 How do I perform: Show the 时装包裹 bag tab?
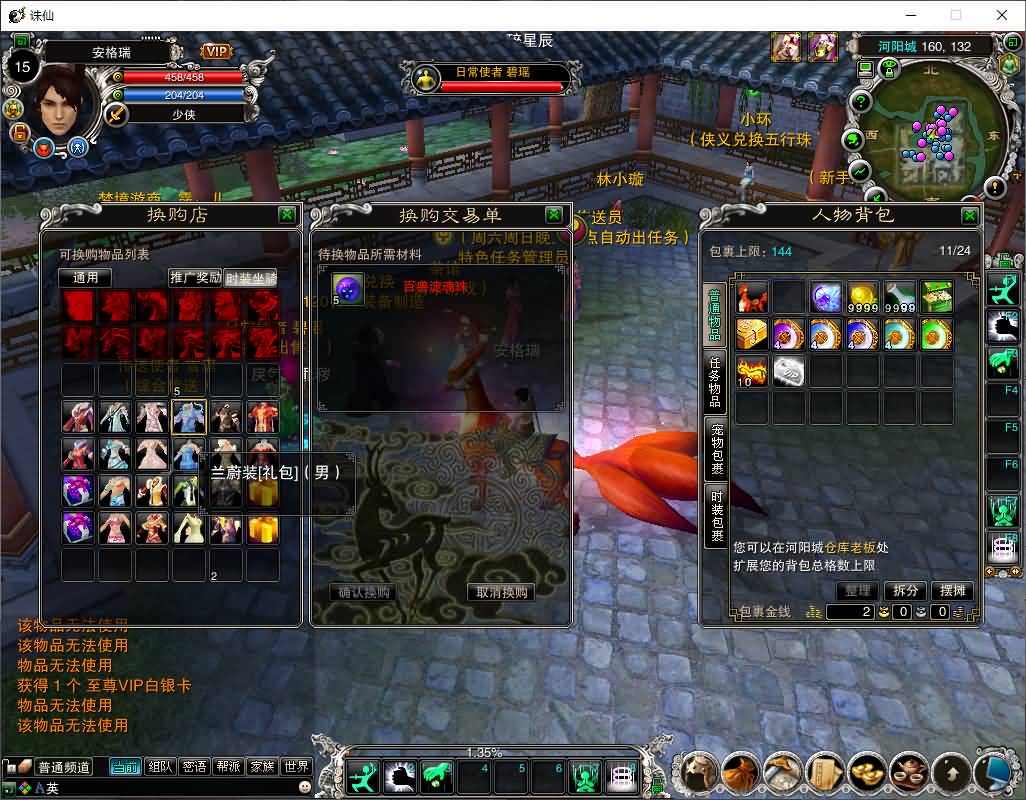pyautogui.click(x=716, y=516)
